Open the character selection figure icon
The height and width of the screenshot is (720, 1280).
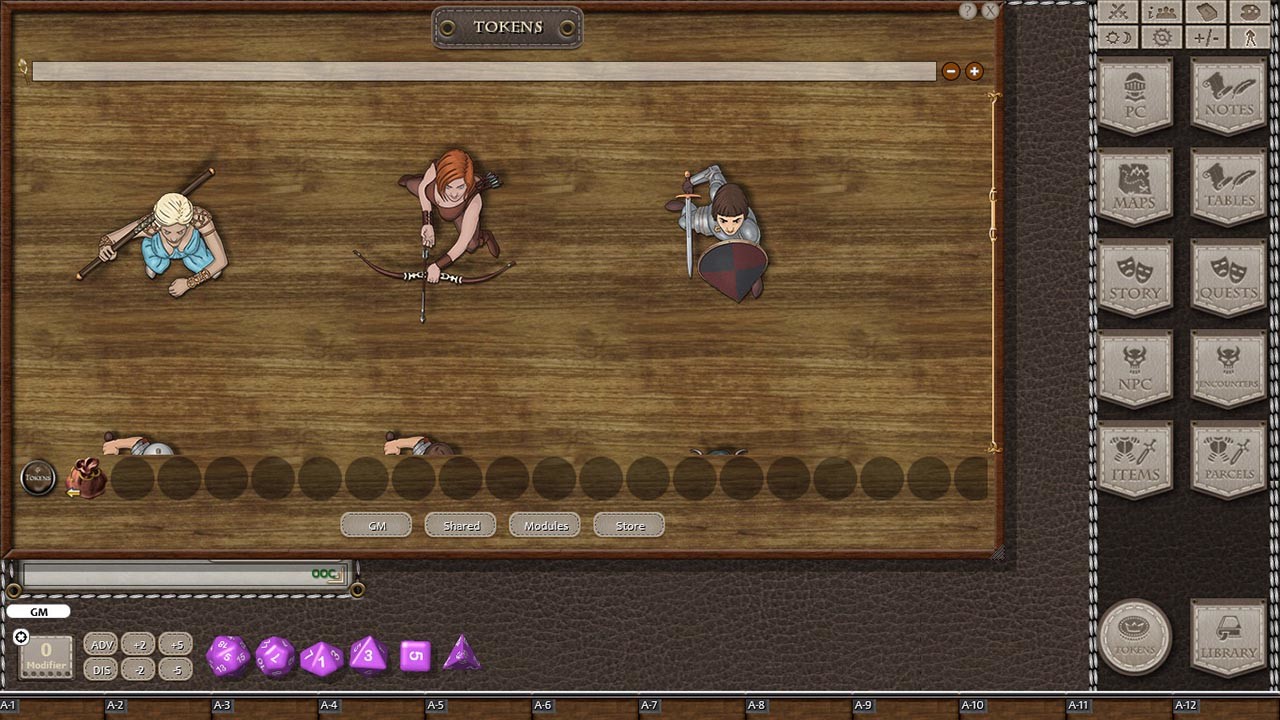pos(1250,37)
